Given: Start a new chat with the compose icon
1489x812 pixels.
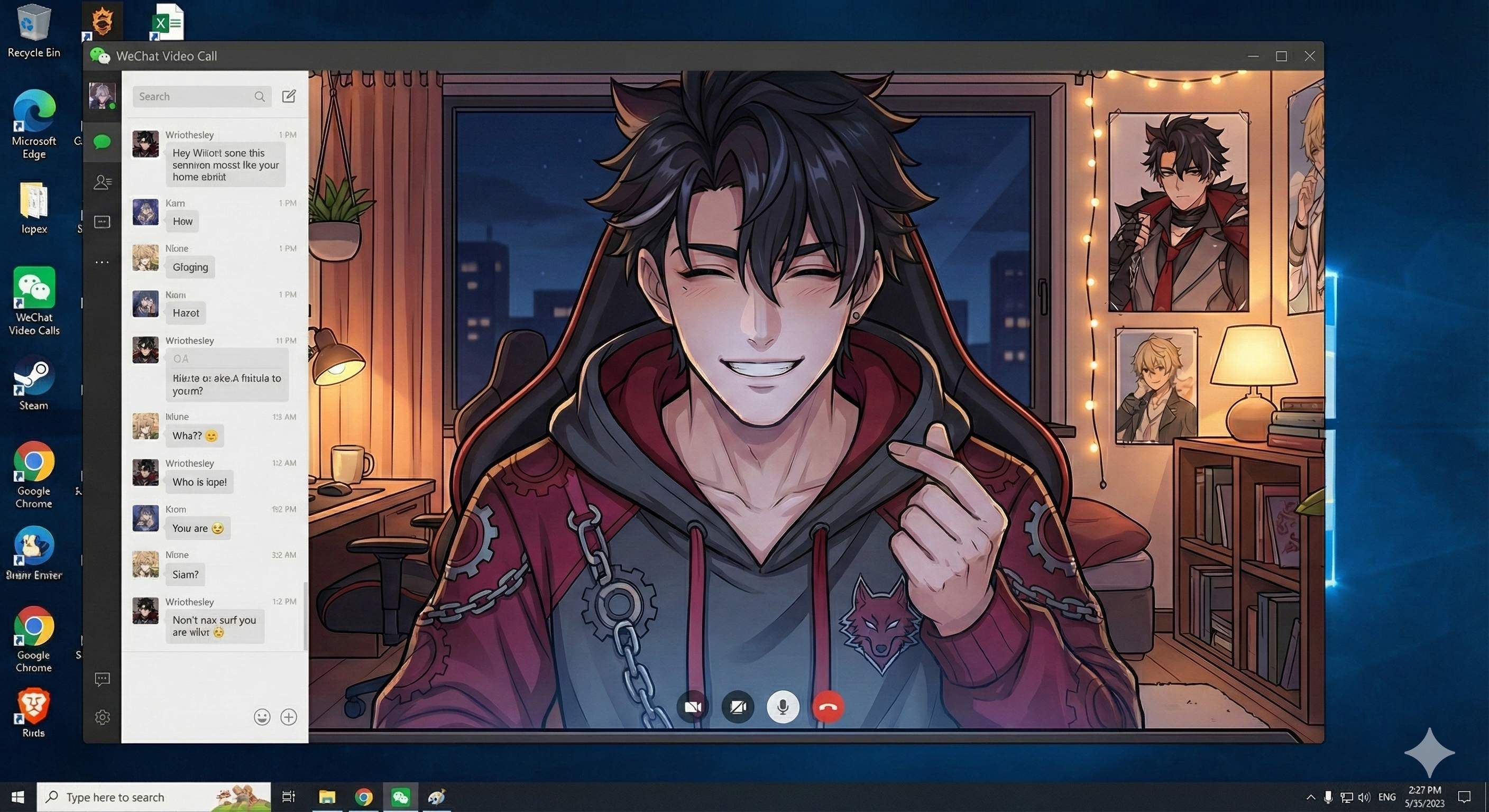Looking at the screenshot, I should pos(288,97).
